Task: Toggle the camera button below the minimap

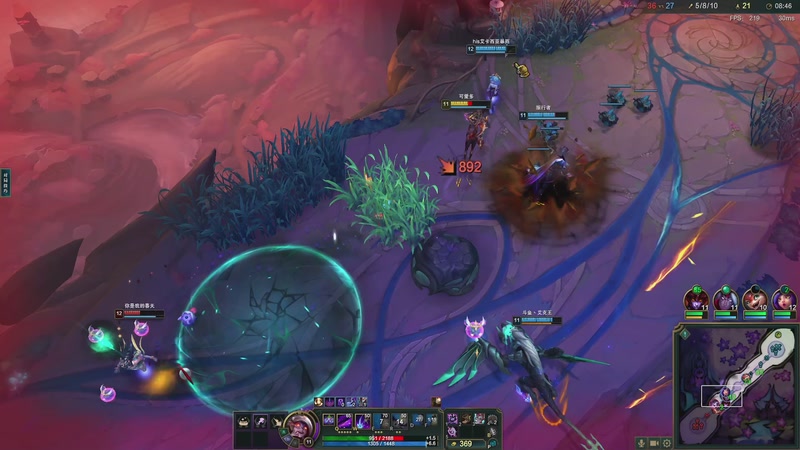Action: coord(655,442)
